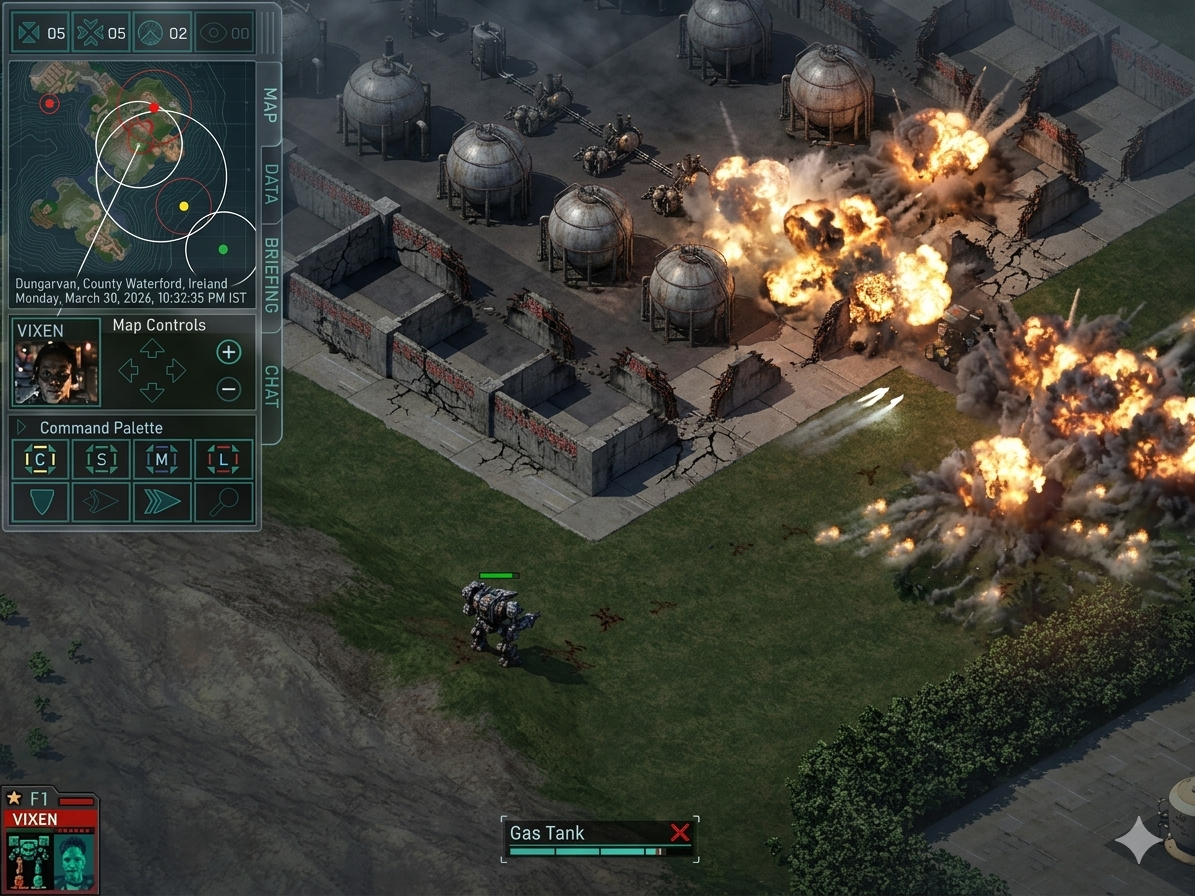
Task: Pan the map up with the arrow
Action: (152, 349)
